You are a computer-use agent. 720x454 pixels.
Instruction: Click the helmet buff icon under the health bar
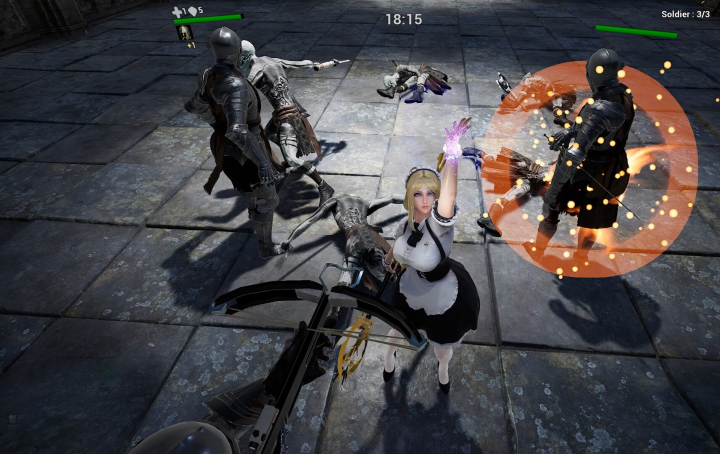pos(184,33)
